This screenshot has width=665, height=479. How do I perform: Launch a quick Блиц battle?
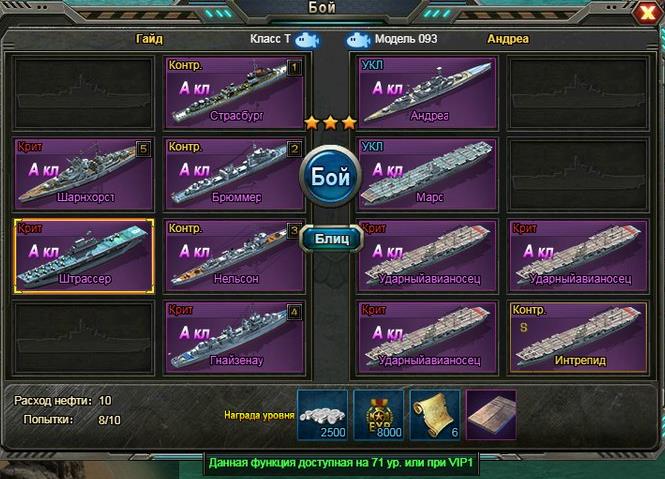[330, 239]
